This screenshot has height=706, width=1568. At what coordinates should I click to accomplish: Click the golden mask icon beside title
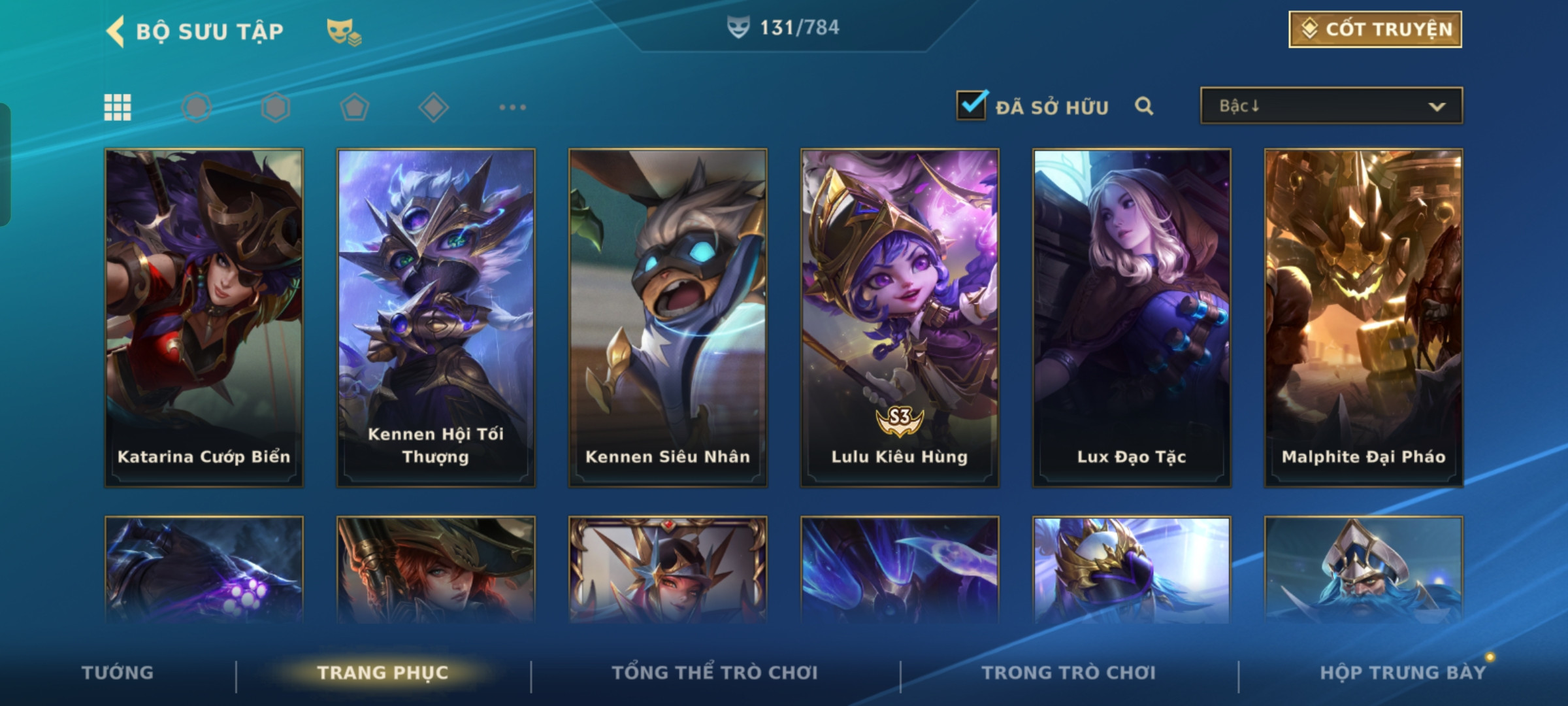click(x=343, y=31)
